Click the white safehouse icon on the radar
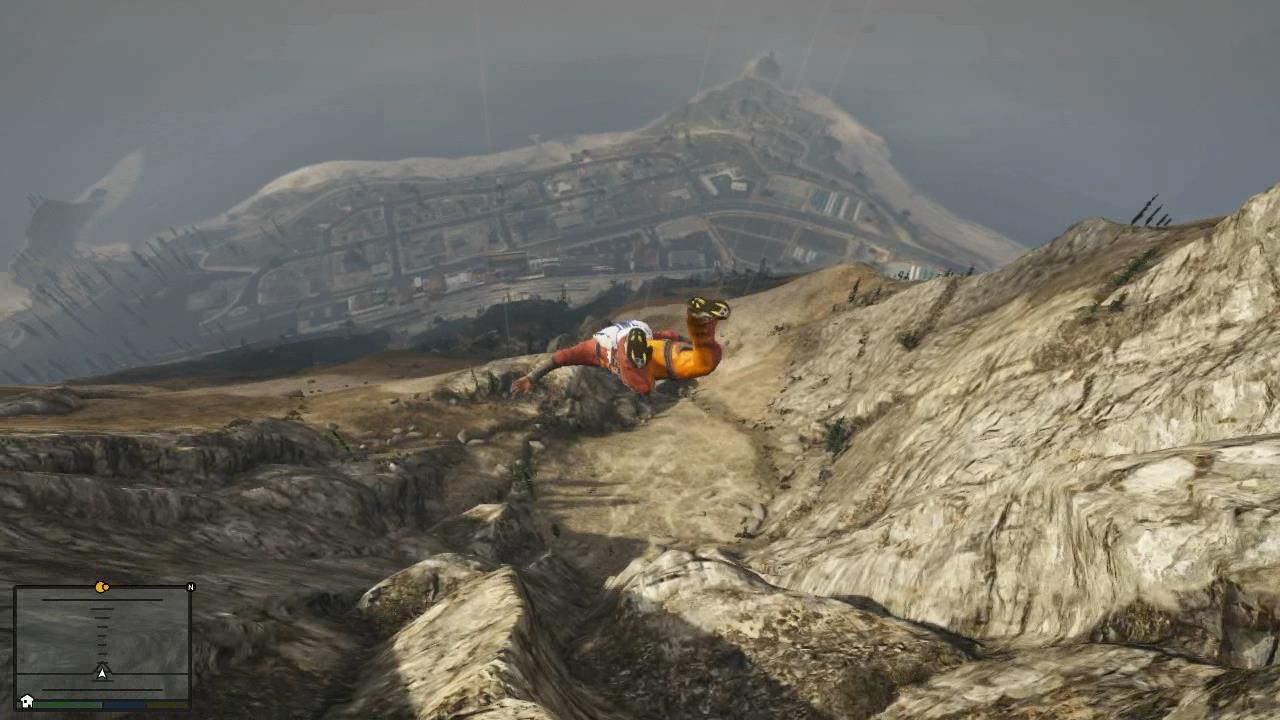1280x720 pixels. (x=27, y=701)
